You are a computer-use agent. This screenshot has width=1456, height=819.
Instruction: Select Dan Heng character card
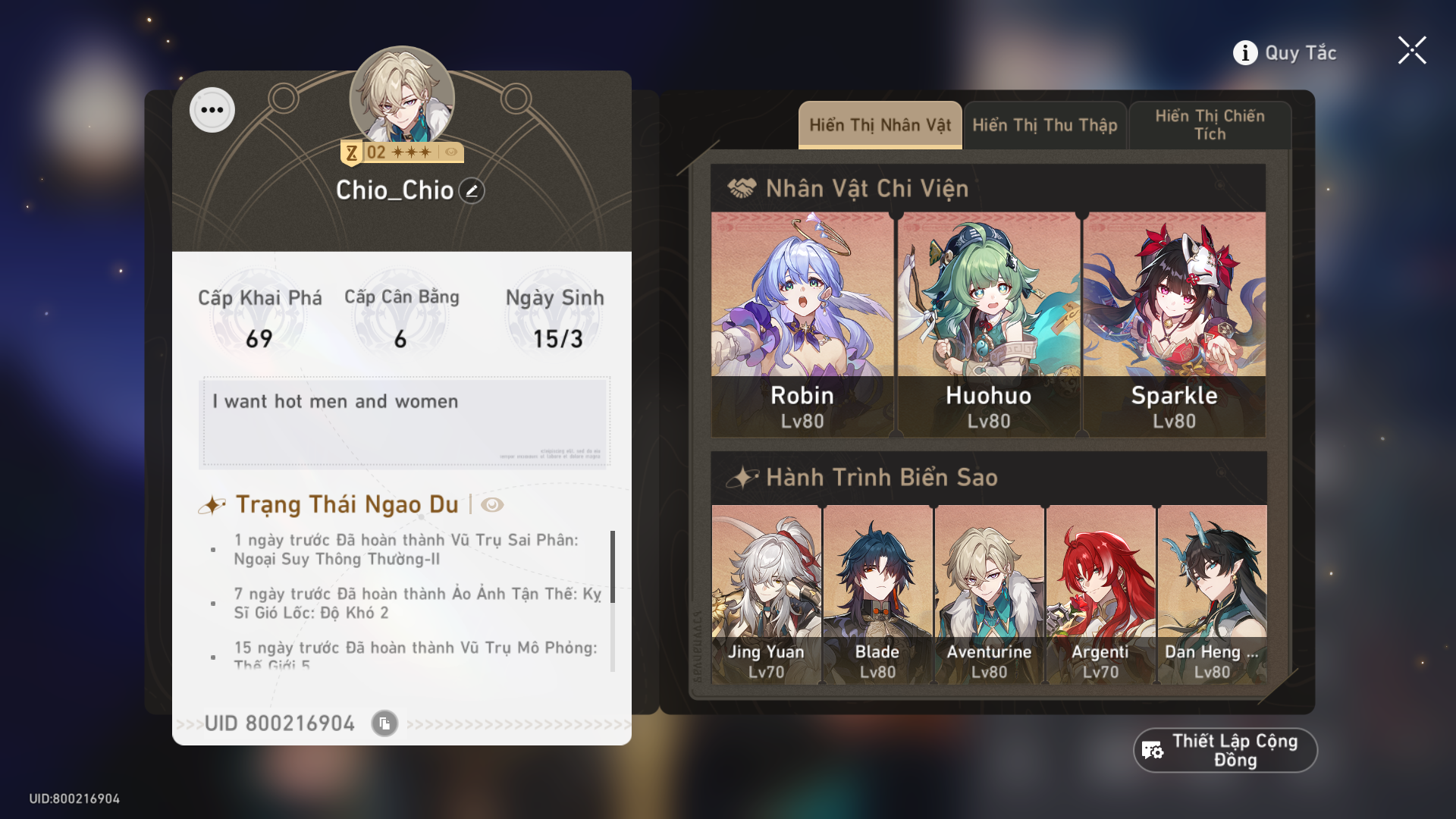[1212, 595]
